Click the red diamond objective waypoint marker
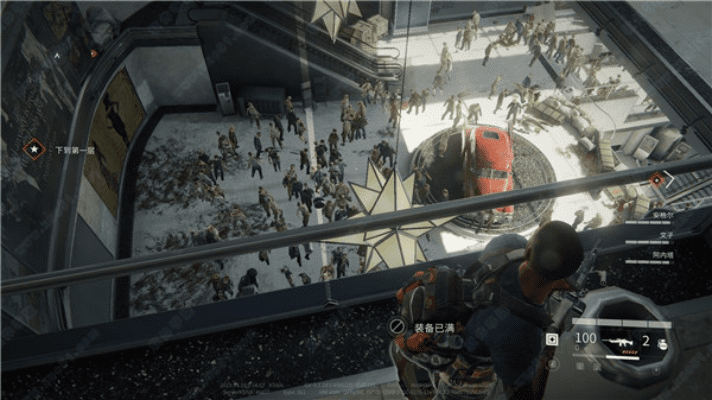 (657, 180)
